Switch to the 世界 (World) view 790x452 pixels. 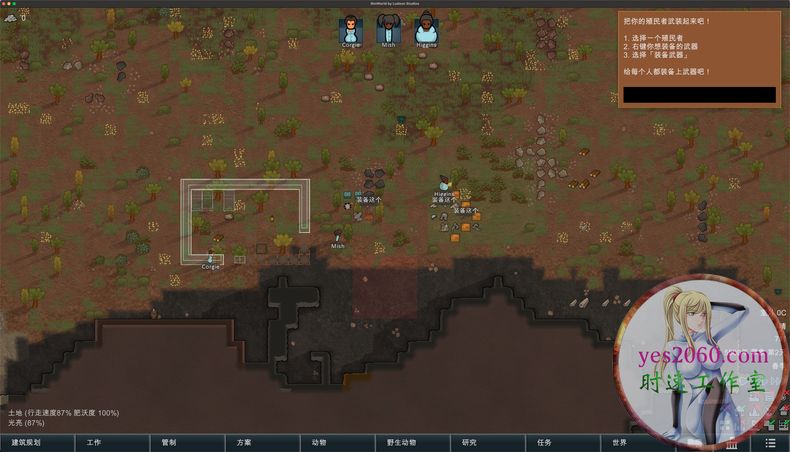click(619, 442)
